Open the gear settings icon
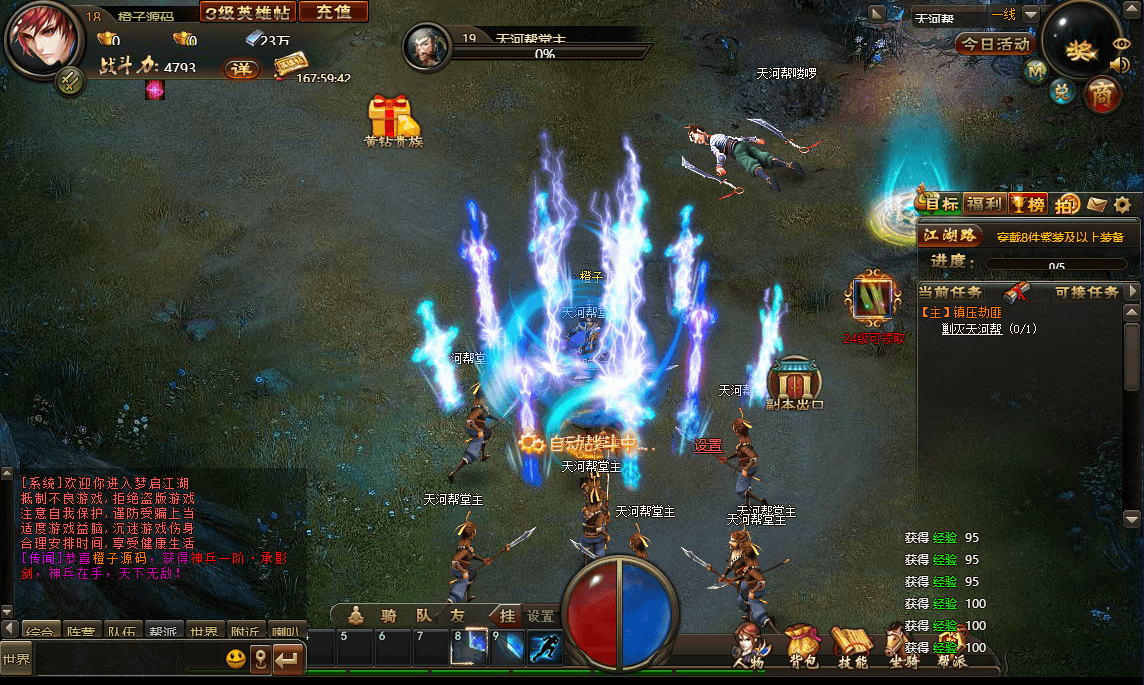This screenshot has width=1144, height=685. point(1123,205)
